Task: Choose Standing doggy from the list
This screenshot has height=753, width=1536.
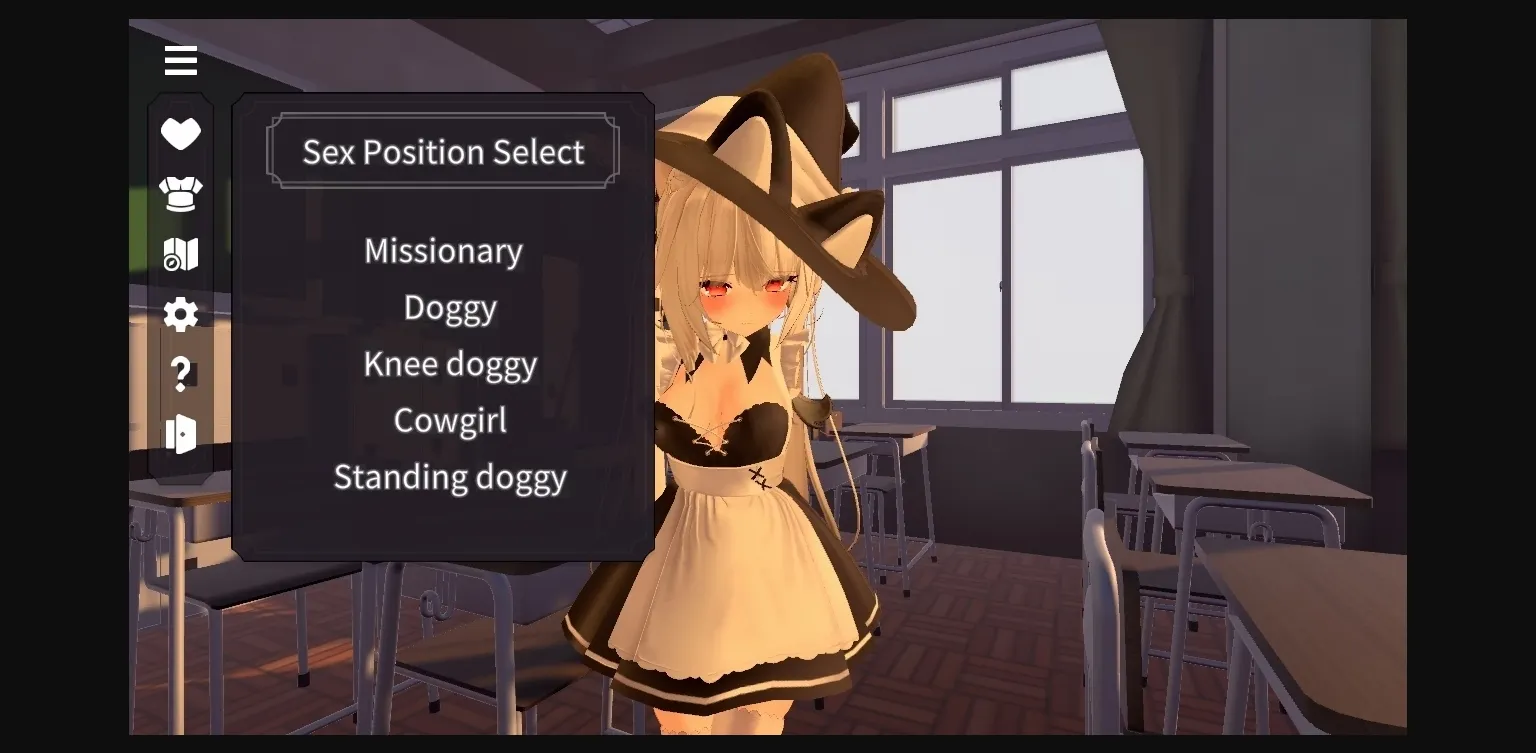Action: (449, 478)
